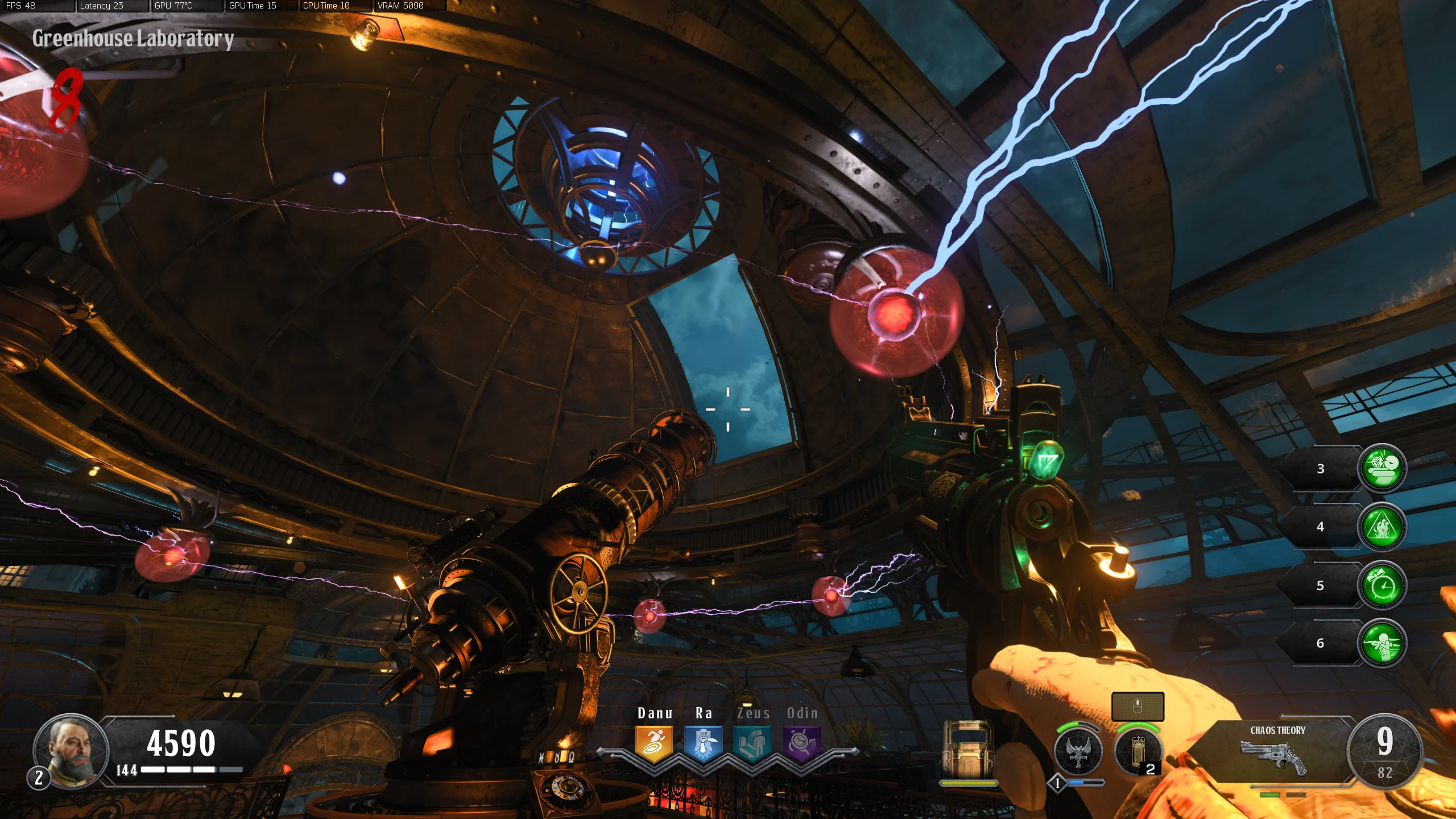The width and height of the screenshot is (1456, 819).
Task: Use the soldier aiming rifle elixir
Action: point(1382,643)
